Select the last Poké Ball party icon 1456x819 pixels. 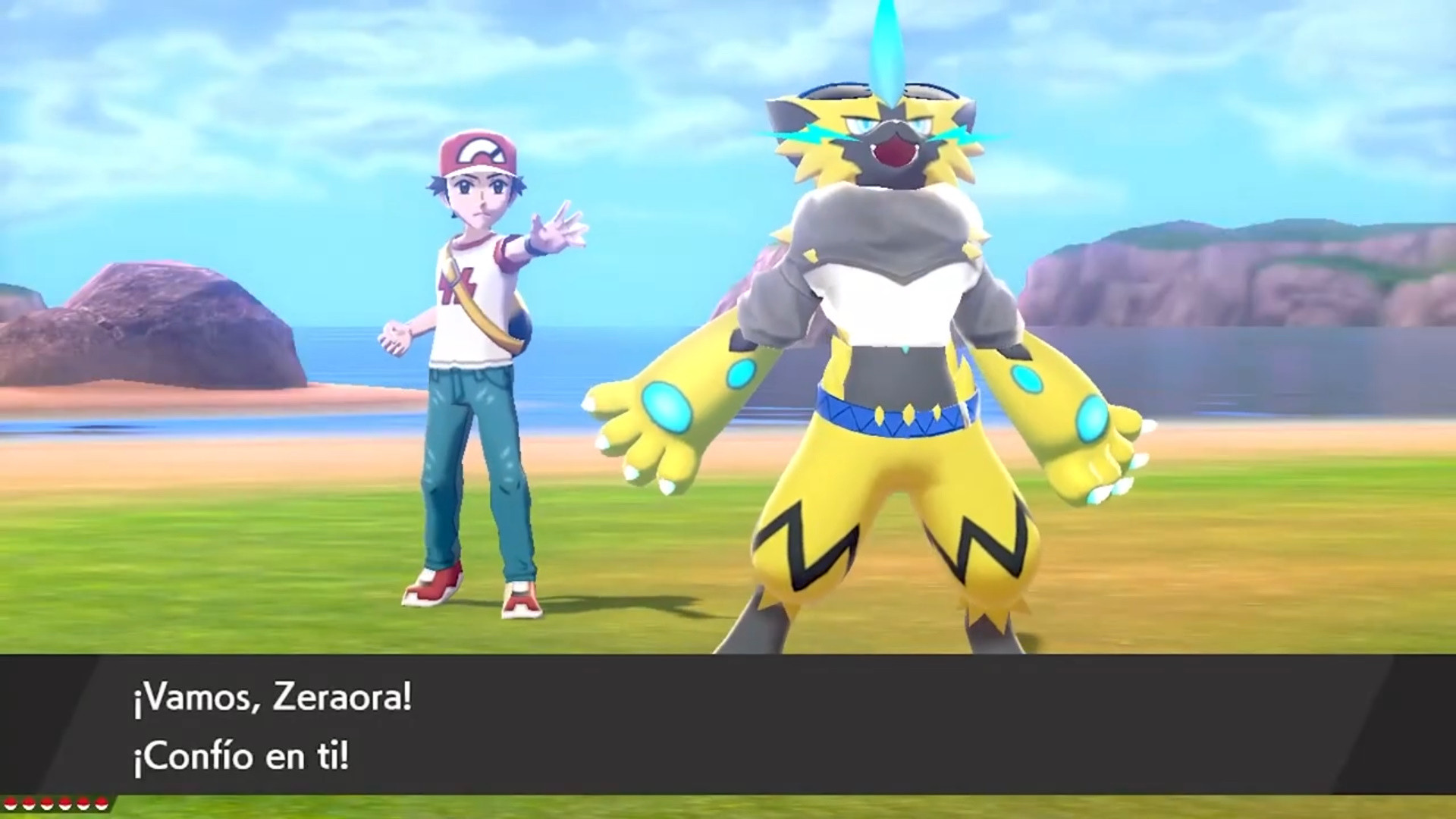[101, 804]
